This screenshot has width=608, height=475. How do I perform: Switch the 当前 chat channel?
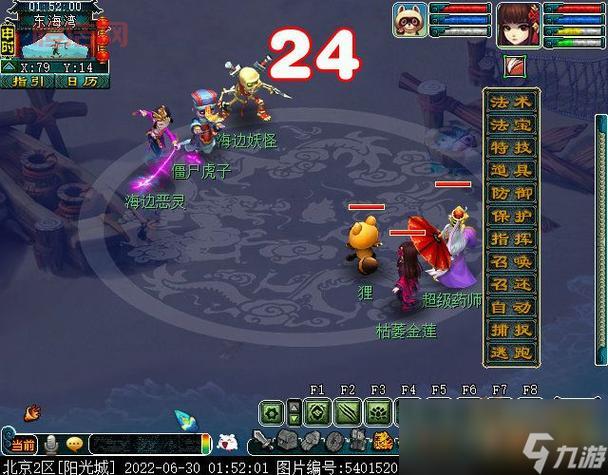coord(23,444)
